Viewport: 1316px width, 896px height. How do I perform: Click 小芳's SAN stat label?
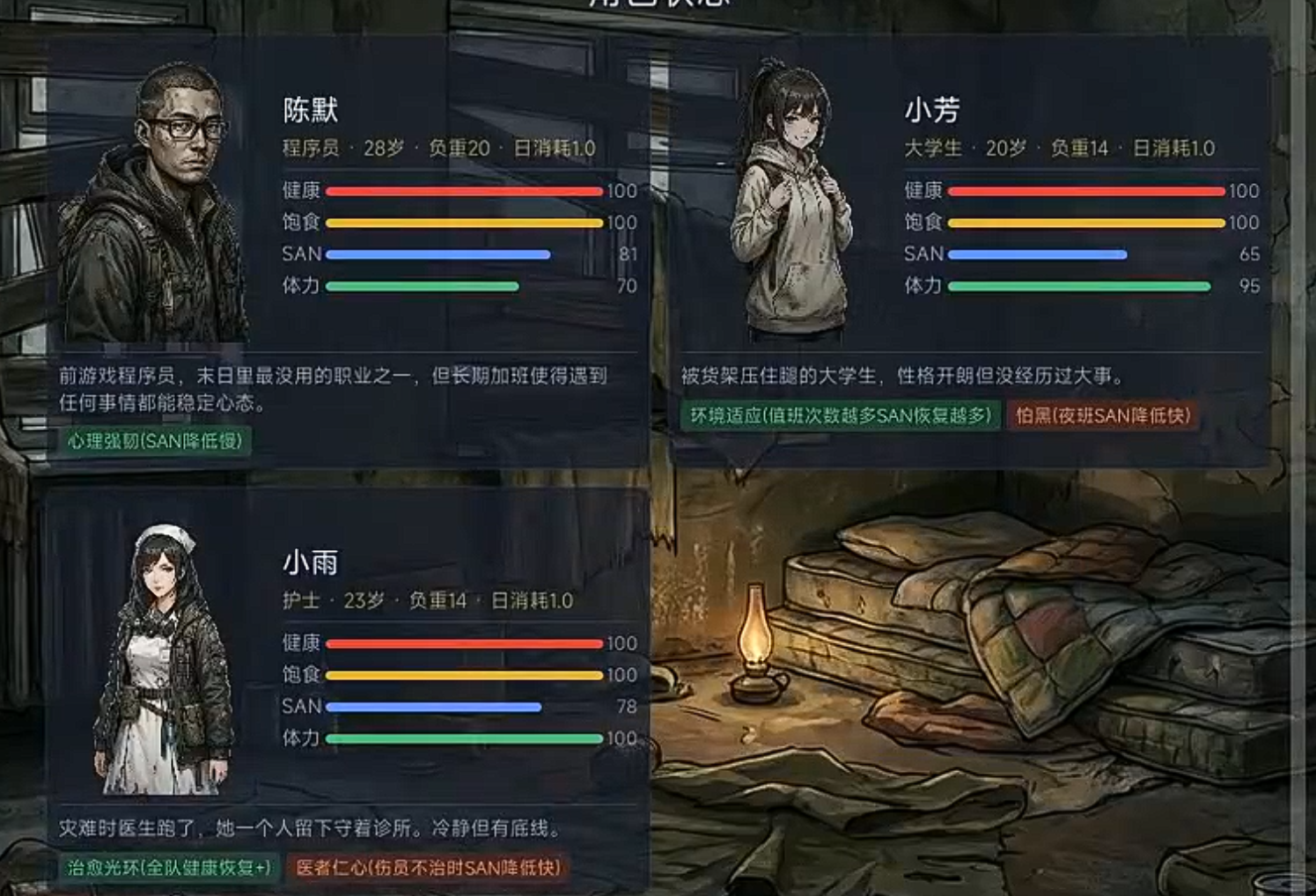click(x=923, y=253)
